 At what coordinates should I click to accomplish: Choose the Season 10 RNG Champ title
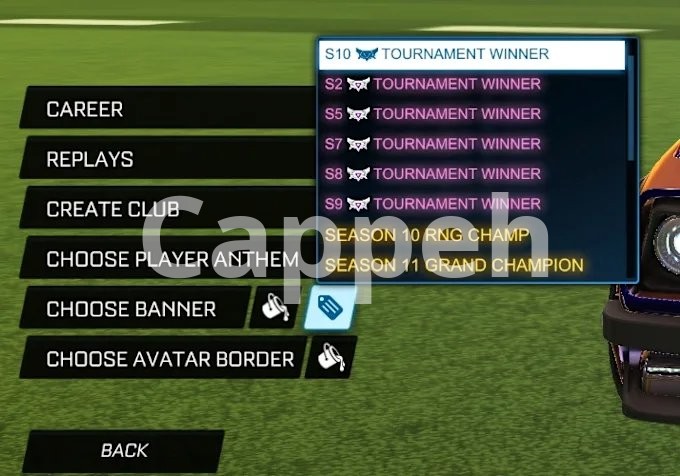[x=471, y=235]
